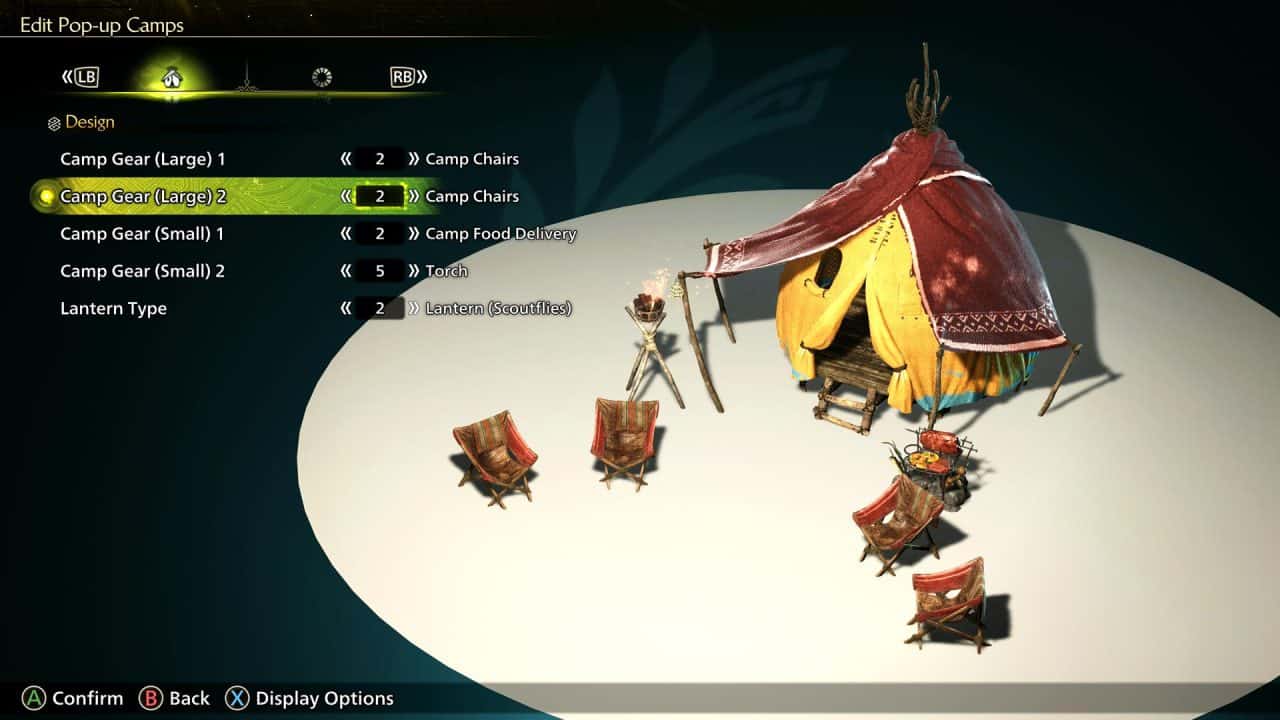Click left arrow on Camp Food Delivery setting

[347, 233]
